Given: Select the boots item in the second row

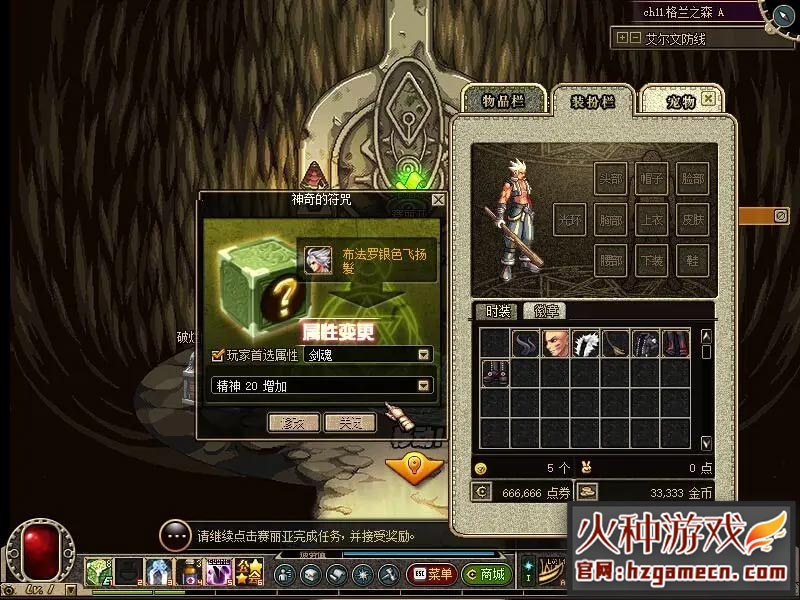Looking at the screenshot, I should click(495, 373).
